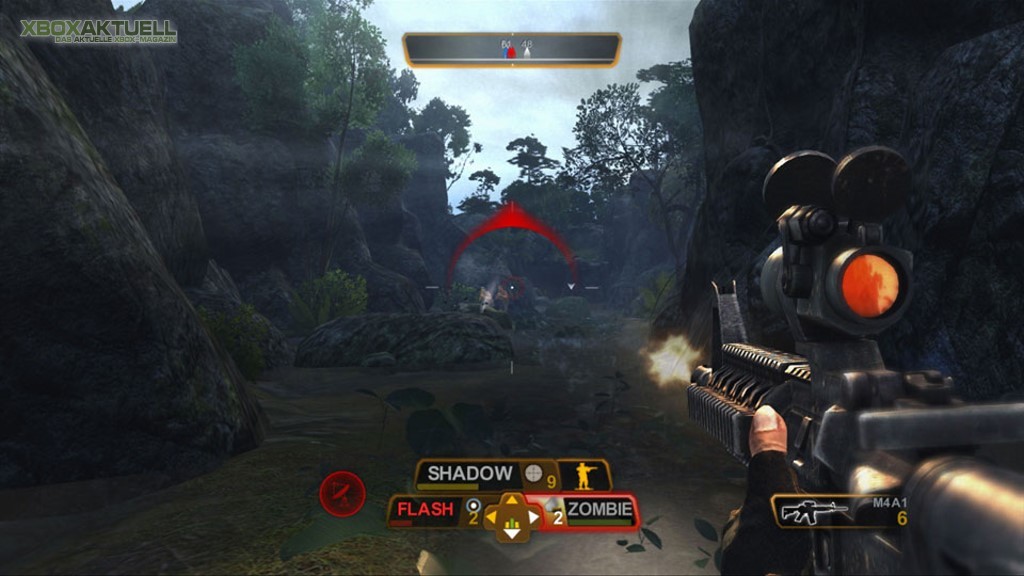Select the SHADOW squad member entry
1024x576 pixels.
pyautogui.click(x=470, y=474)
